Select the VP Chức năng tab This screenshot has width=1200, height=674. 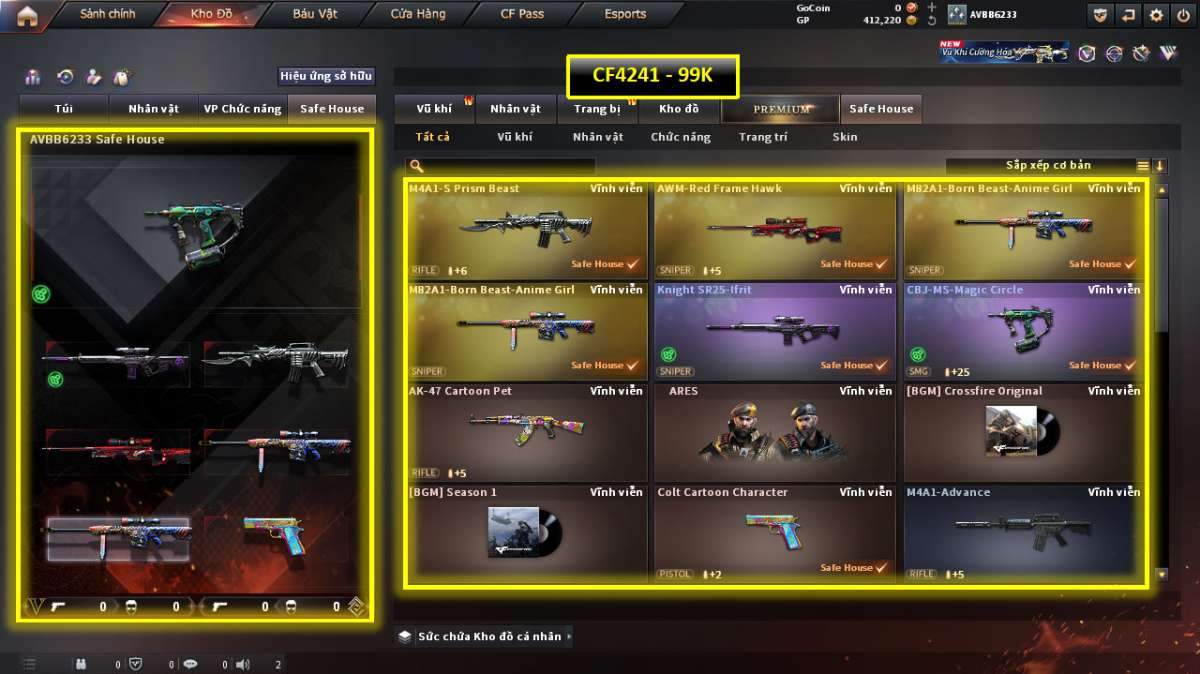[x=242, y=109]
